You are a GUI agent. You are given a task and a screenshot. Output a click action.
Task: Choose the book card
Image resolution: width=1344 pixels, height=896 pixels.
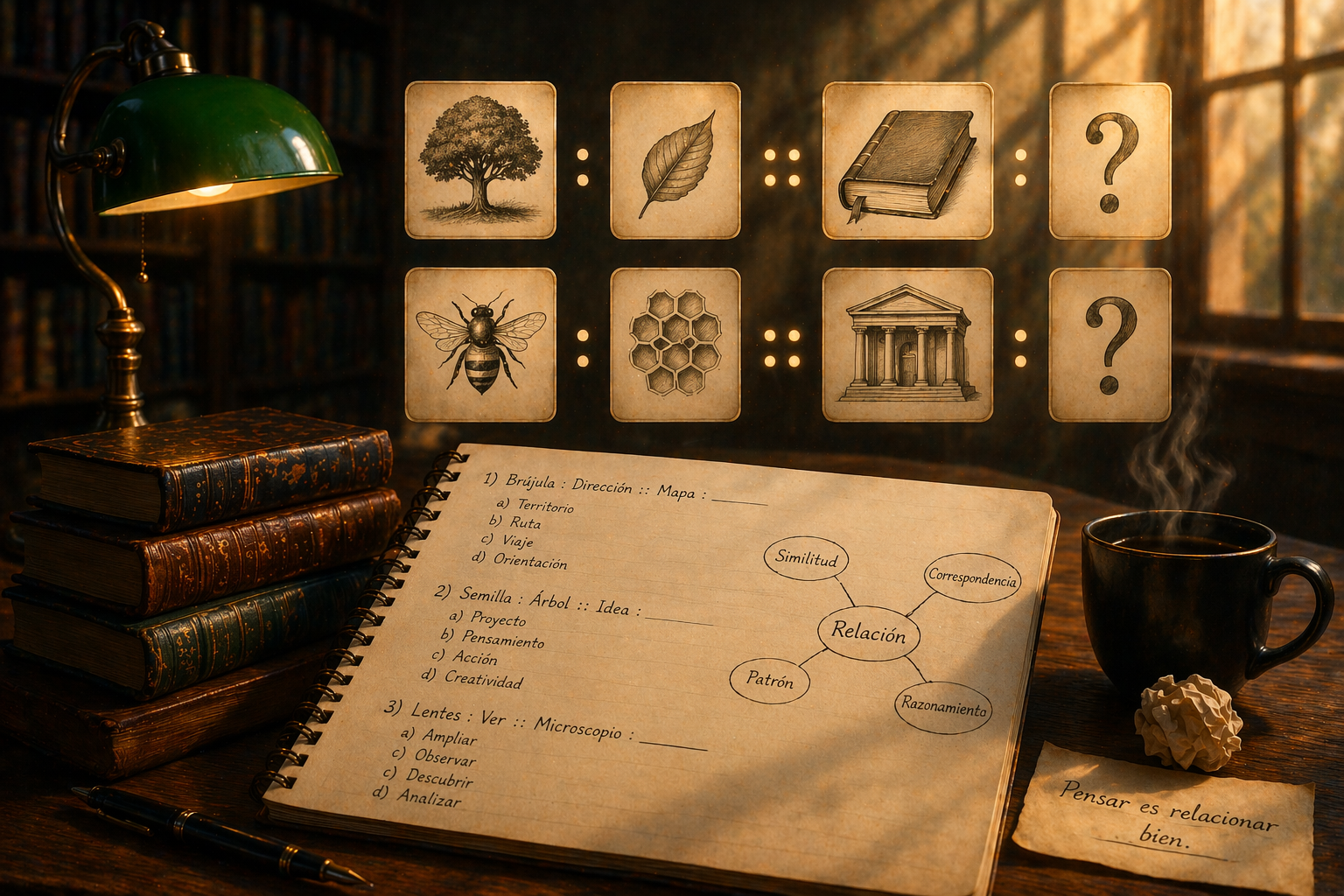[908, 160]
